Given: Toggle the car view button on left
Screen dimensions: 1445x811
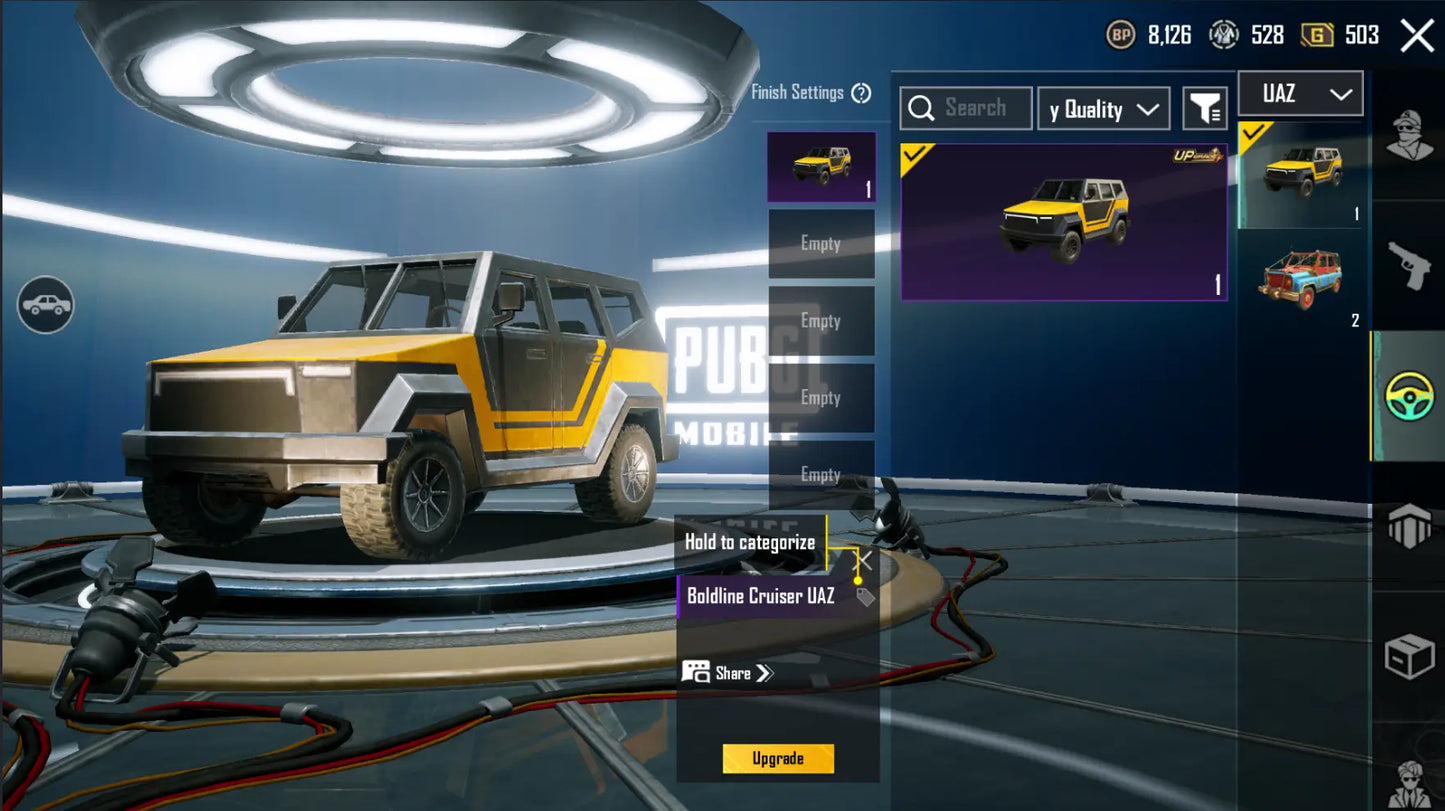Looking at the screenshot, I should (45, 305).
